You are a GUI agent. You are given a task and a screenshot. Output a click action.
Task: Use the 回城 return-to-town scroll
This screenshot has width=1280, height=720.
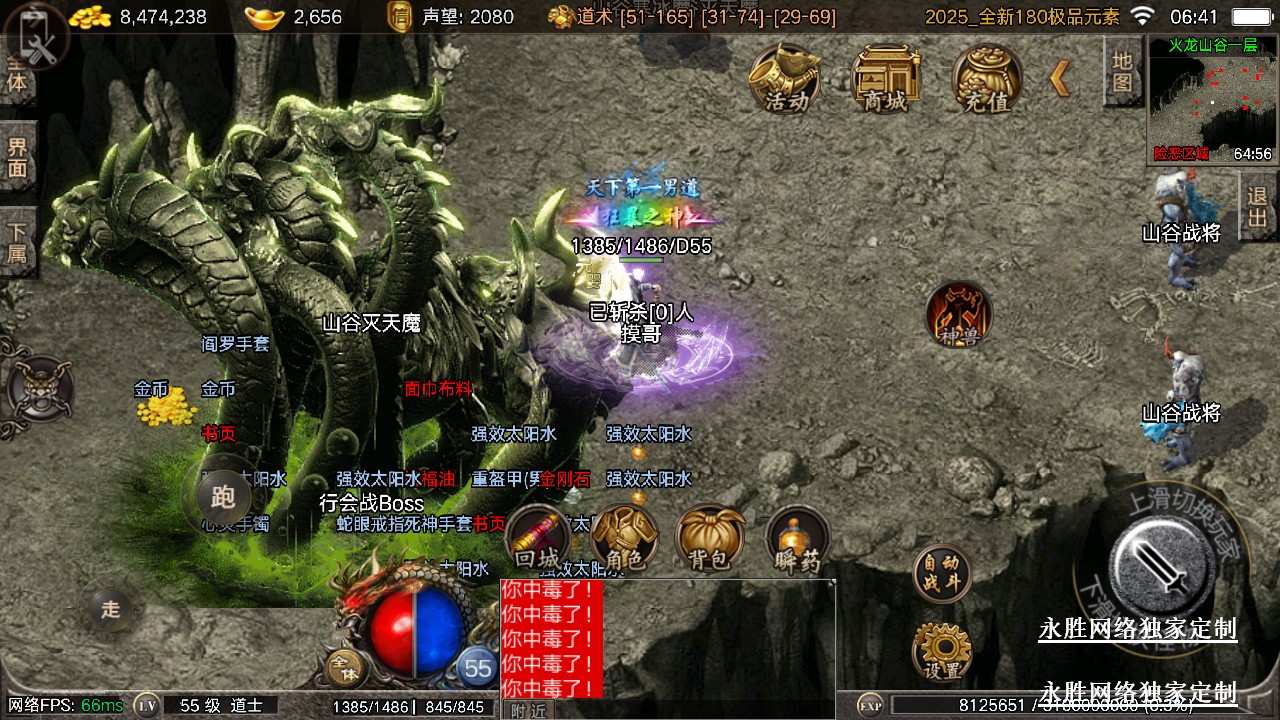pyautogui.click(x=539, y=541)
